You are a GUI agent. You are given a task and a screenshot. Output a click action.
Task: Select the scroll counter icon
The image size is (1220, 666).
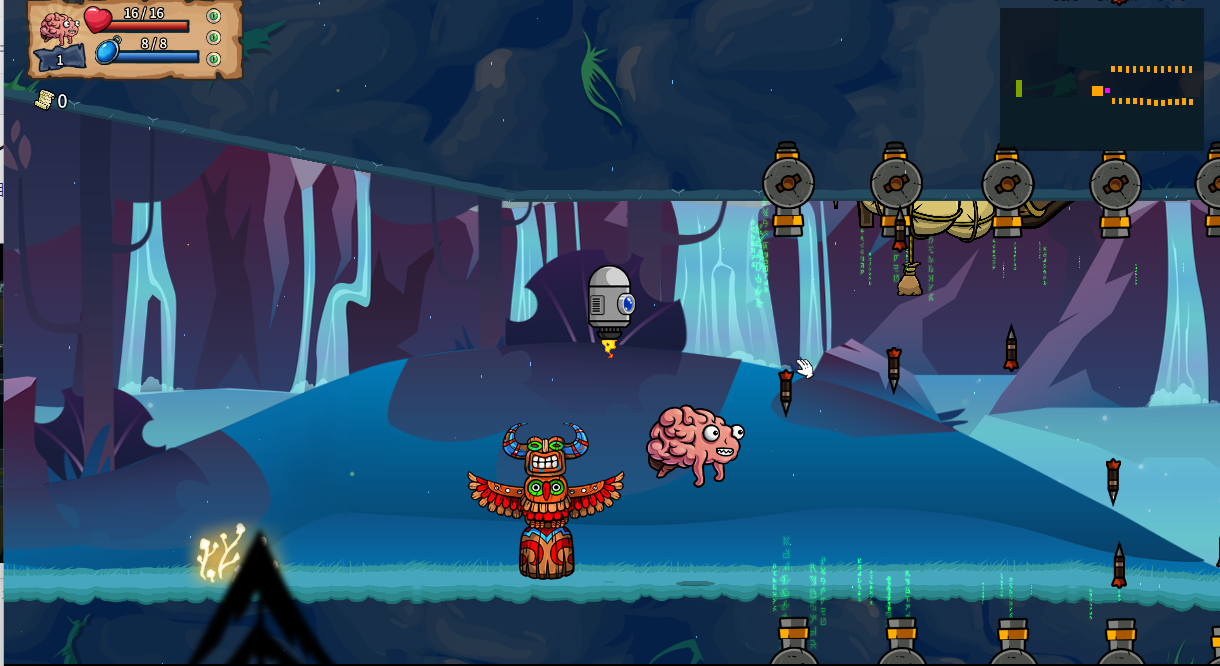click(44, 100)
